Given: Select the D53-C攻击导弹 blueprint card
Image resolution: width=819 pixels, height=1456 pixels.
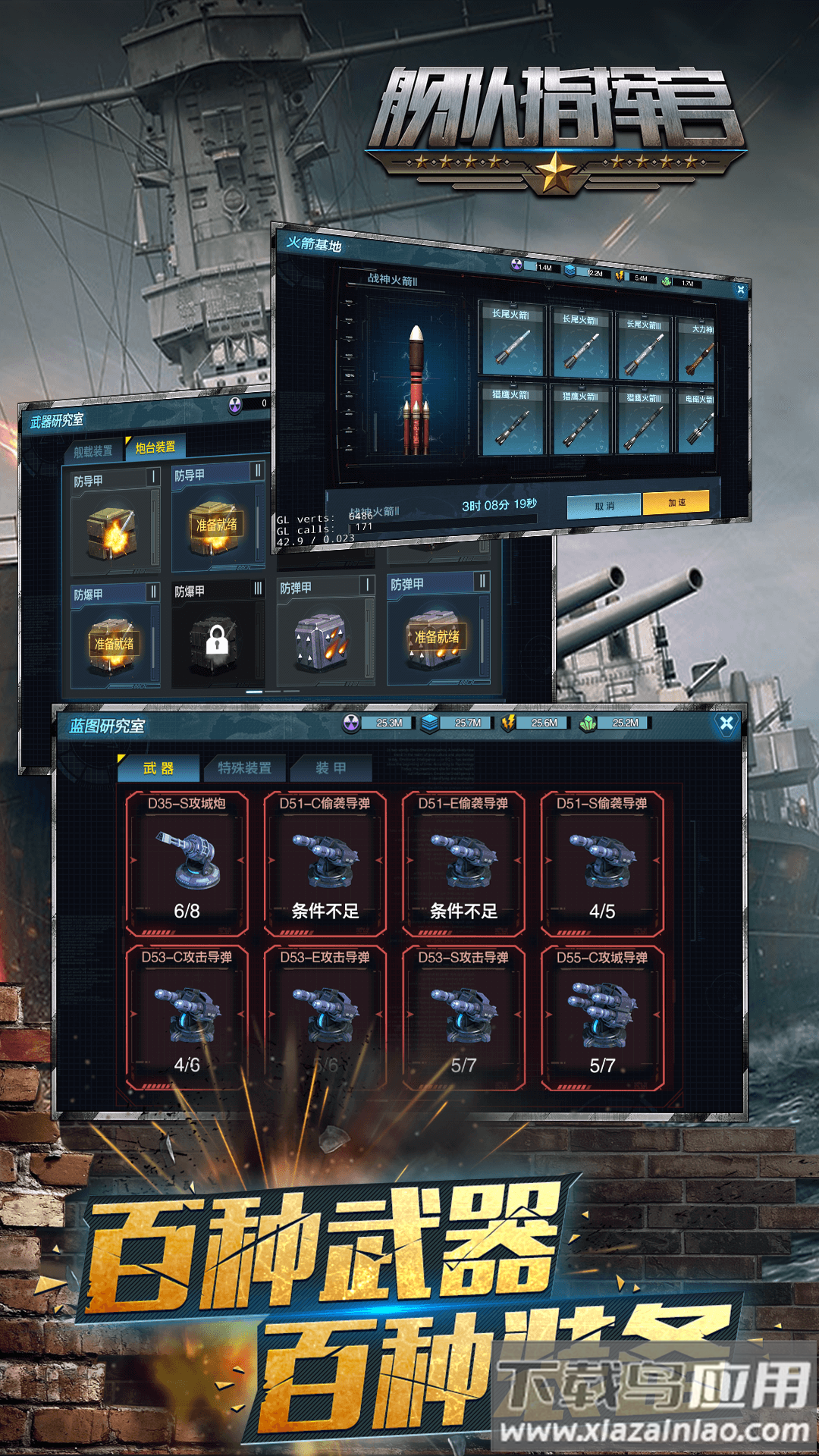Looking at the screenshot, I should pos(187,1018).
